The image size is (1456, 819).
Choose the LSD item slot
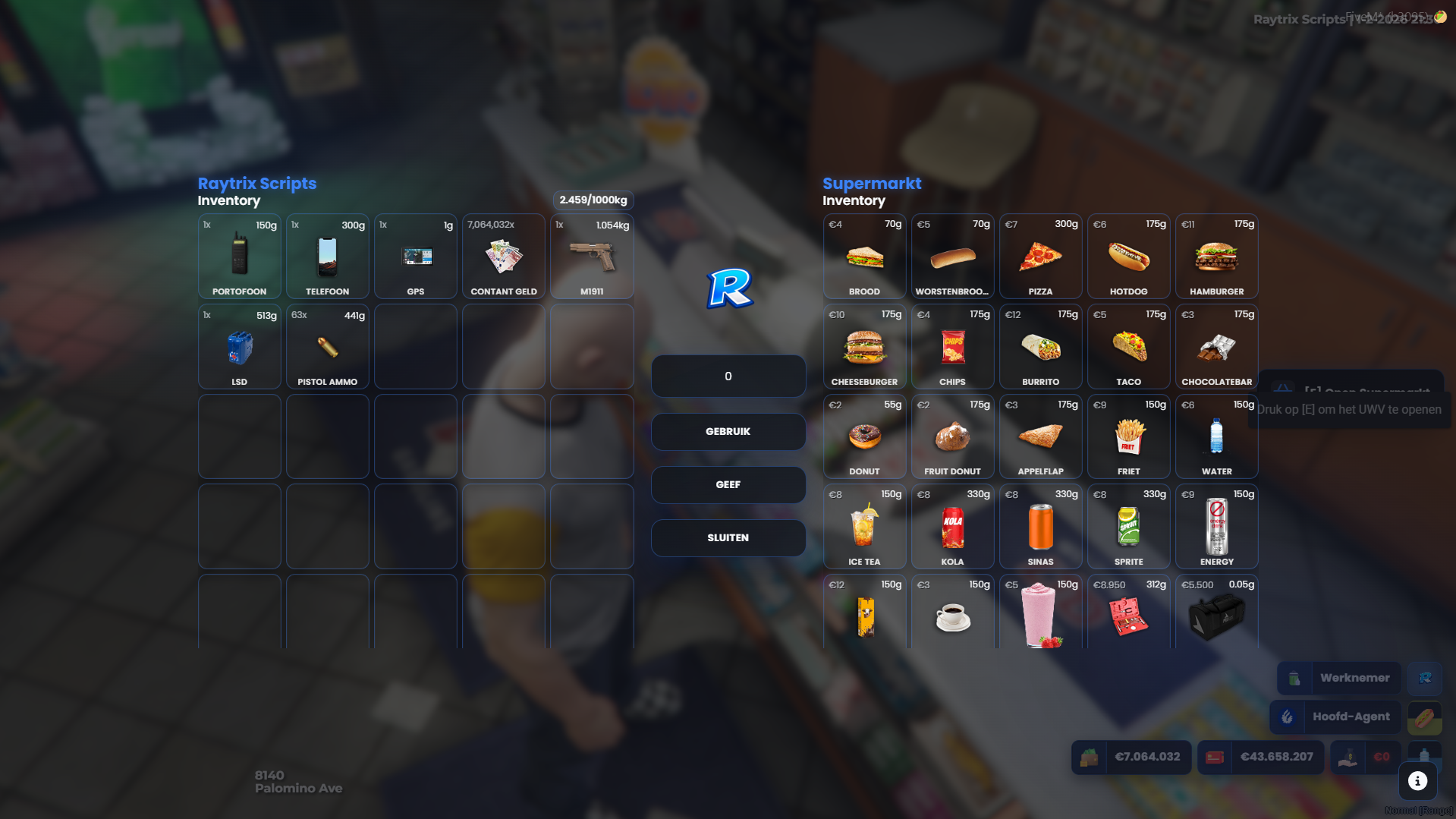pyautogui.click(x=239, y=347)
